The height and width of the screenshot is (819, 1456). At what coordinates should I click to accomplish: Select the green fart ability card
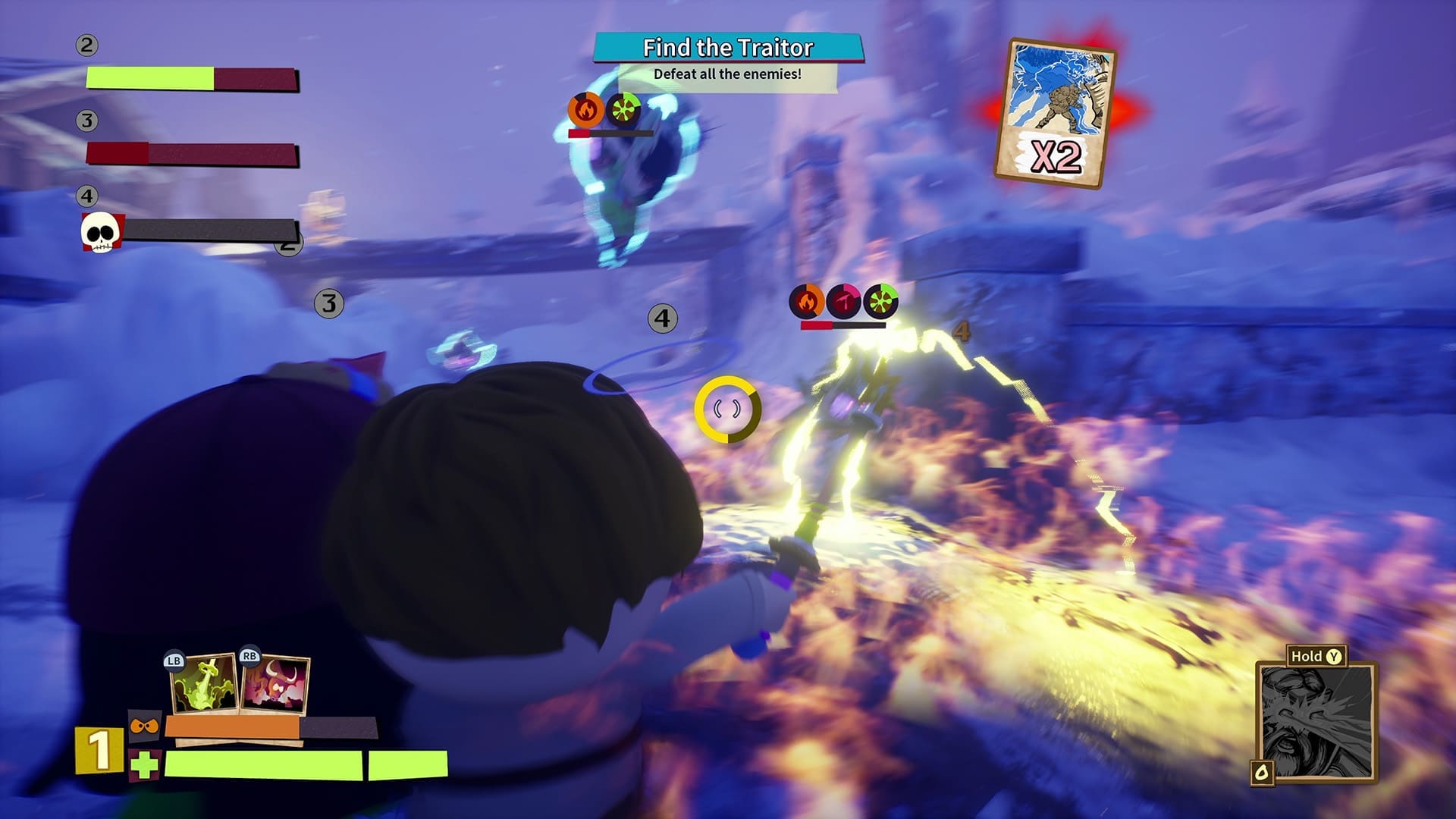tap(204, 685)
